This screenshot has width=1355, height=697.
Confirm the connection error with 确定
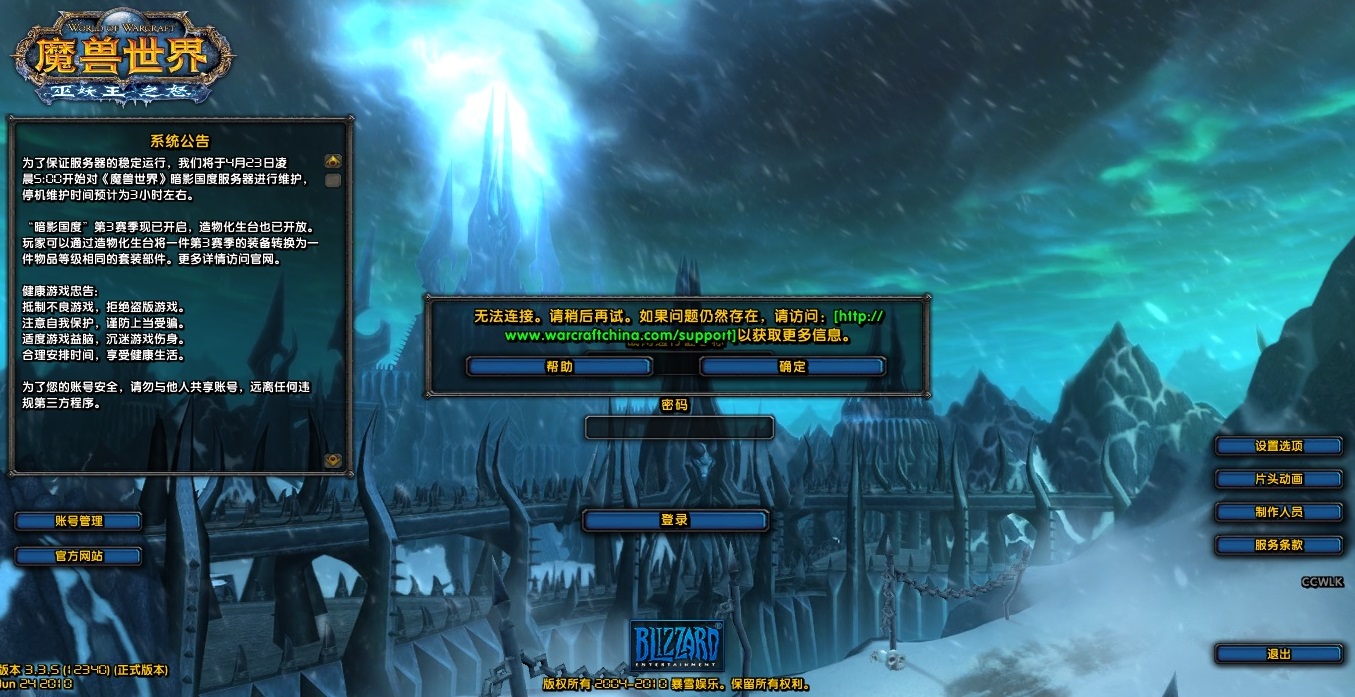coord(792,367)
